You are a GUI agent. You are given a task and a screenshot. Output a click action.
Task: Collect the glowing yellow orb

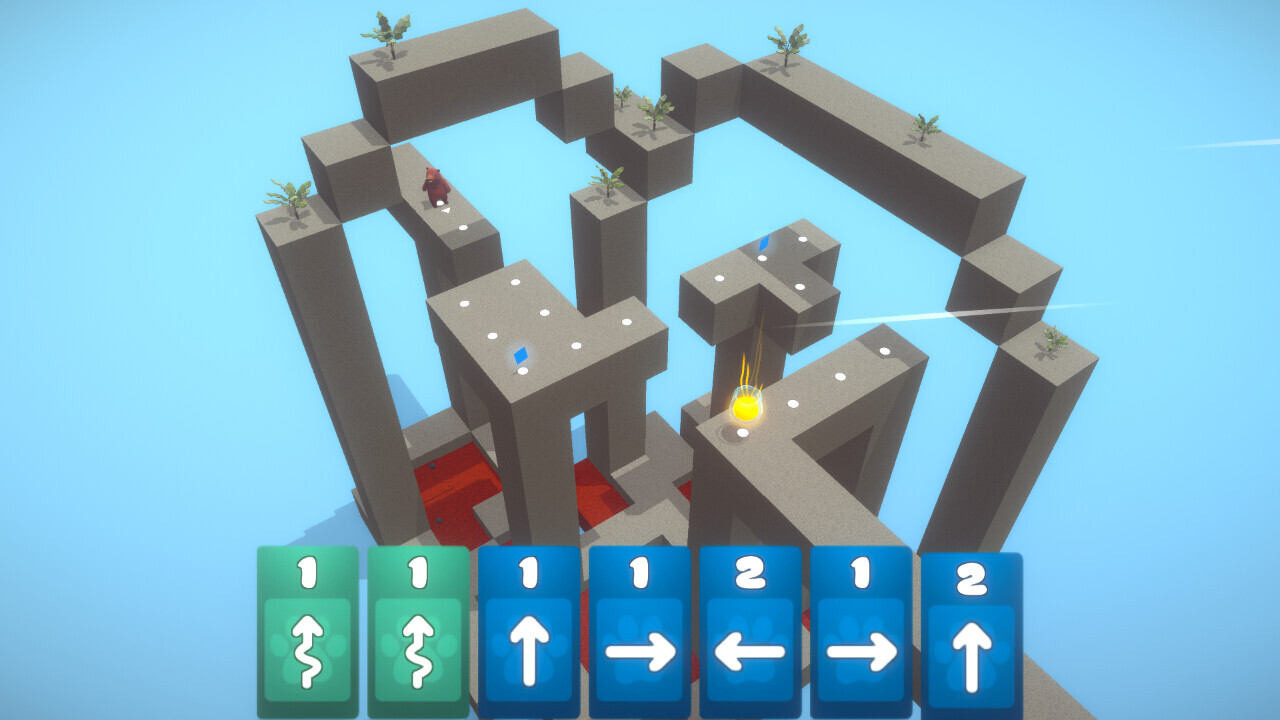click(746, 408)
